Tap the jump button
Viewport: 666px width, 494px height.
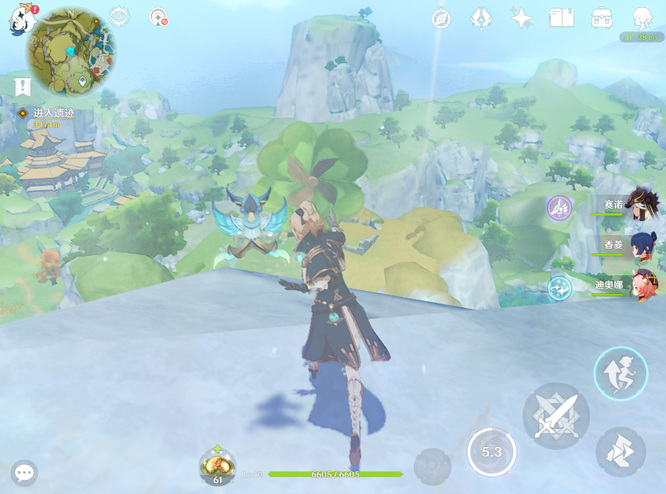click(x=620, y=374)
